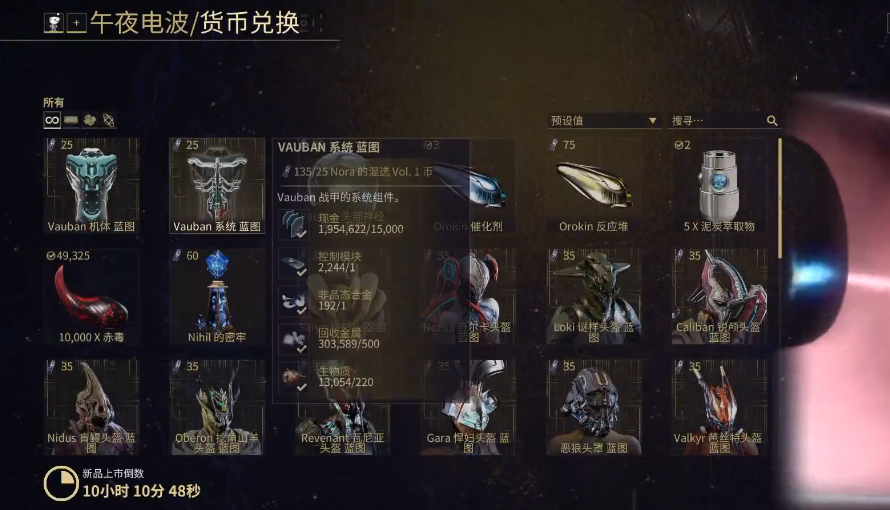The height and width of the screenshot is (510, 890).
Task: Select the Orokin 反应堆 offering
Action: (x=594, y=186)
